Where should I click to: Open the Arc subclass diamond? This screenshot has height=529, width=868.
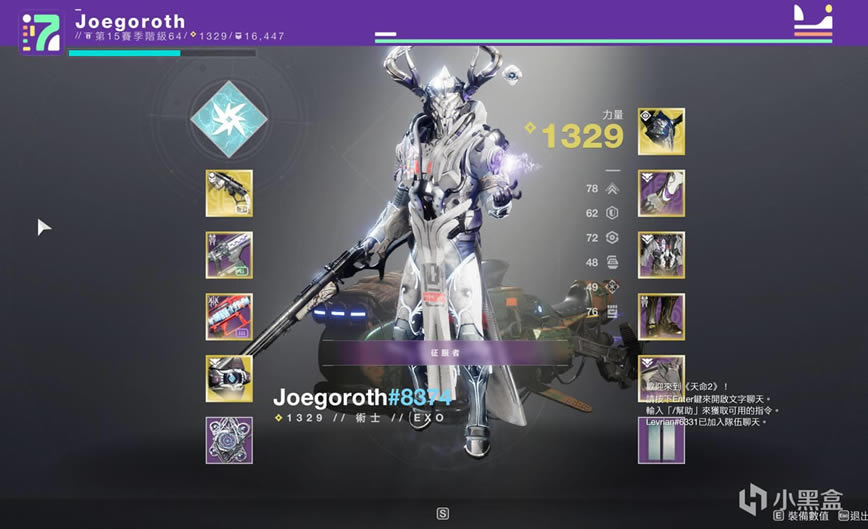point(229,114)
